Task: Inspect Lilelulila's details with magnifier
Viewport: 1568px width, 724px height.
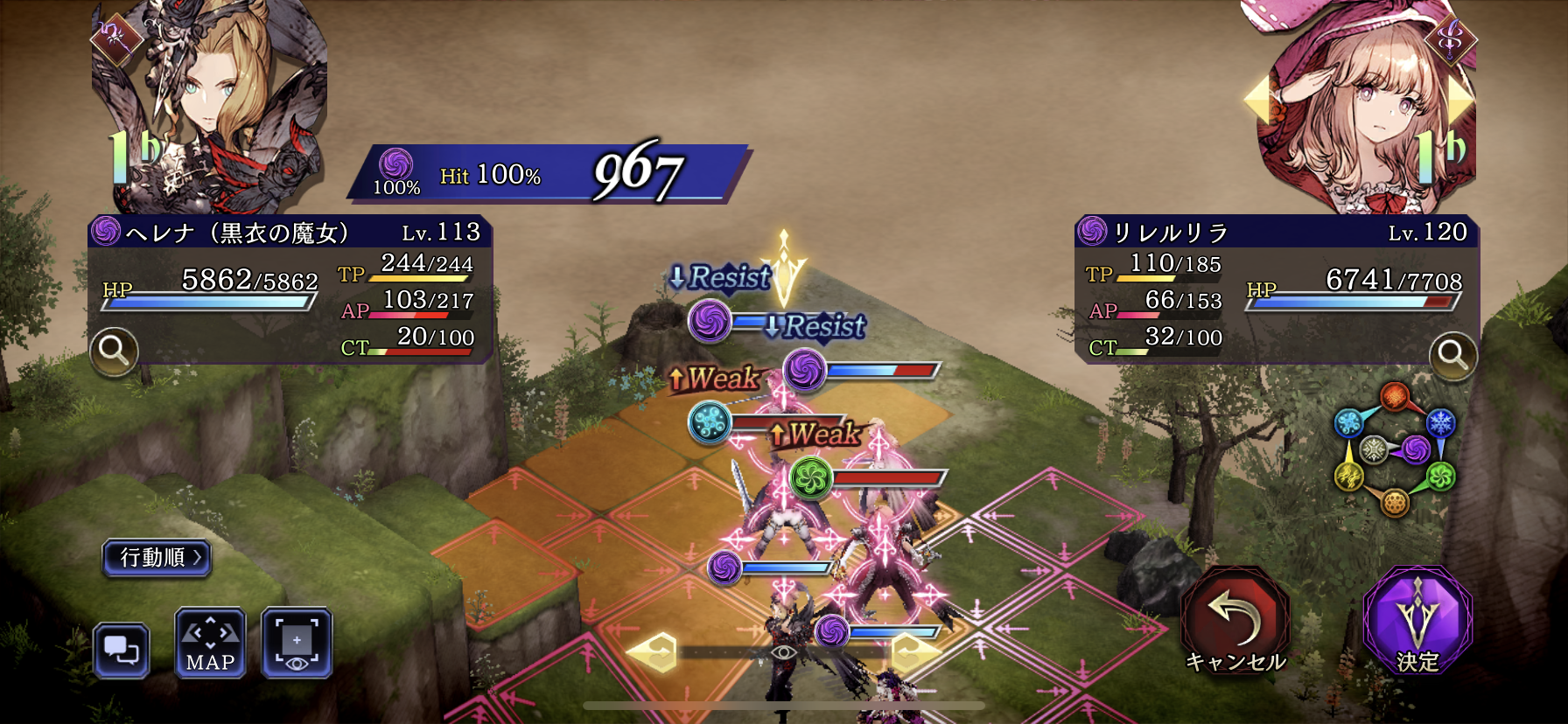Action: [1452, 355]
